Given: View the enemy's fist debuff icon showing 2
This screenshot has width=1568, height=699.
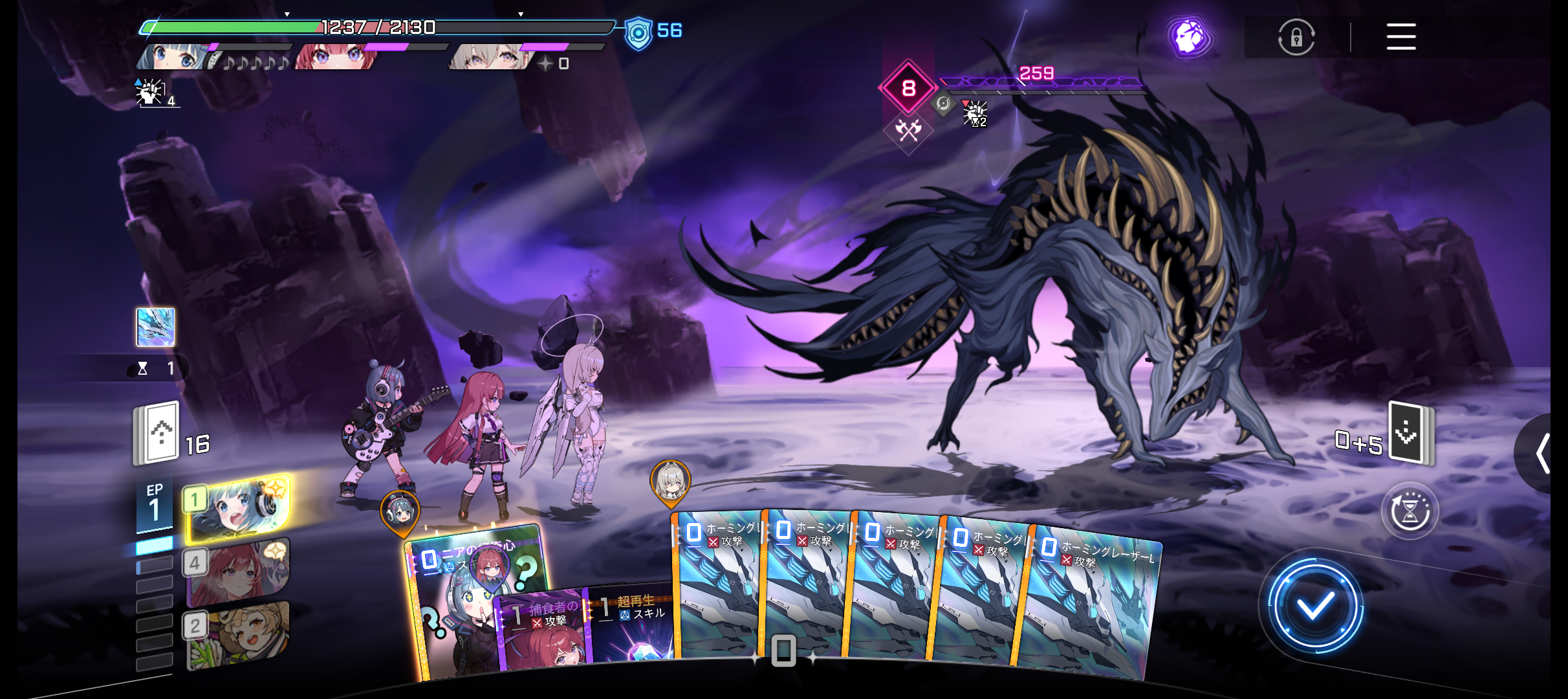Looking at the screenshot, I should 974,114.
